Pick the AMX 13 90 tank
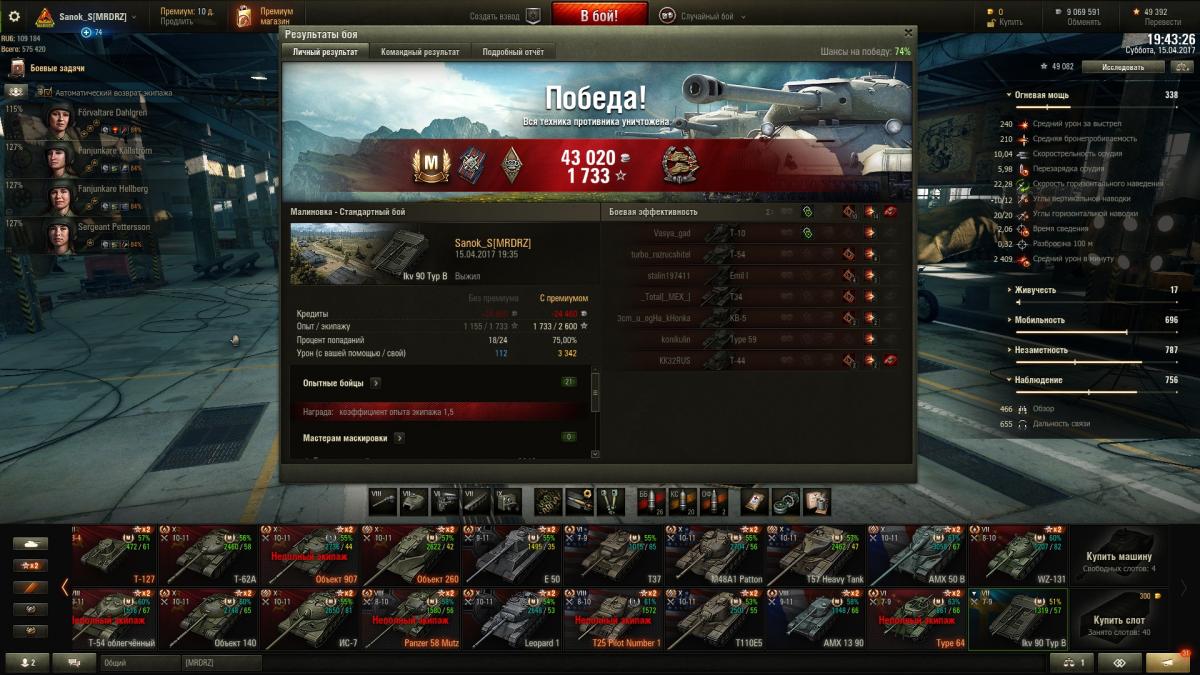This screenshot has height=675, width=1200. (x=816, y=620)
